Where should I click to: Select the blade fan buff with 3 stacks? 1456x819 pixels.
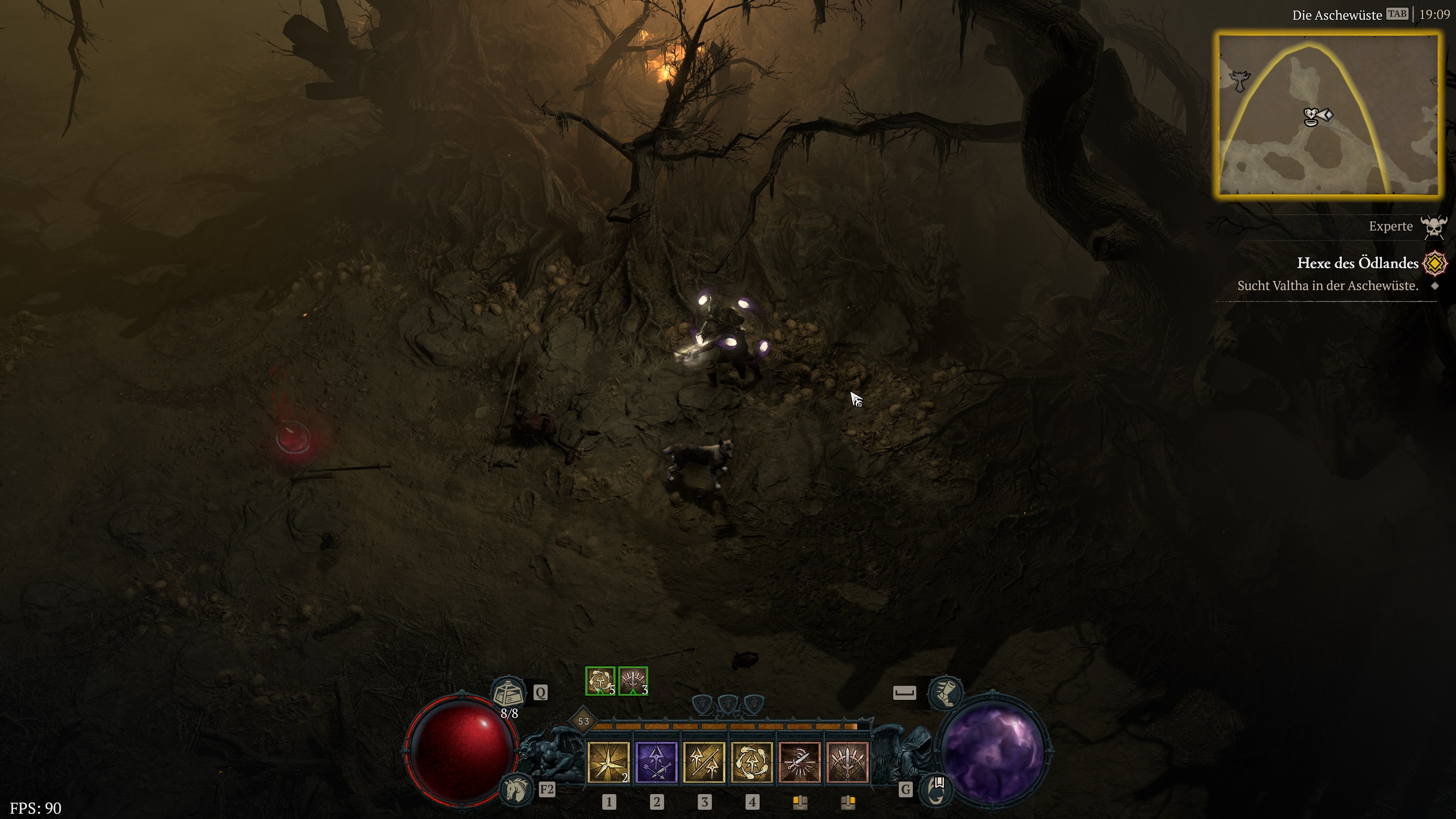[632, 681]
